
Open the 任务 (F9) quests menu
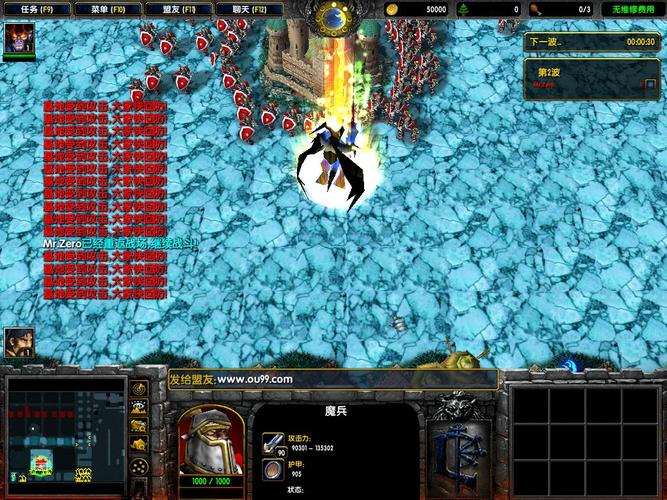coord(36,9)
